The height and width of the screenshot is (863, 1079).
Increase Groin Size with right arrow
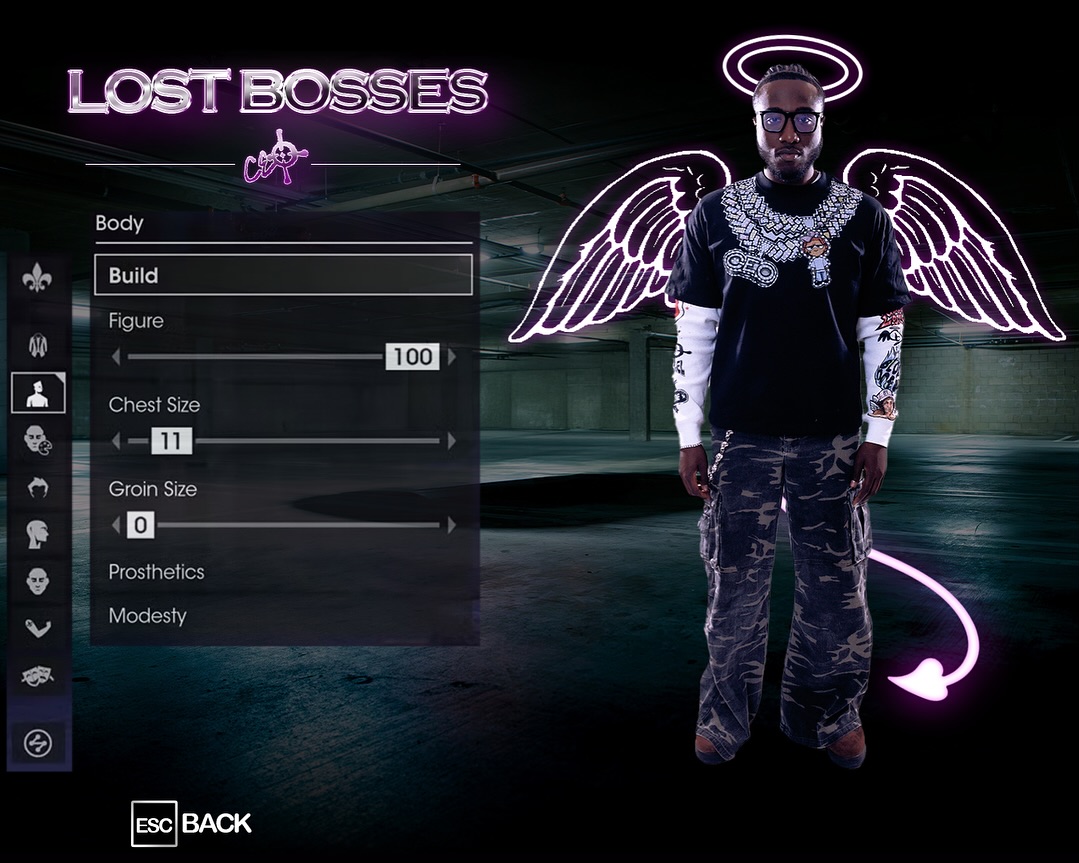click(x=452, y=525)
